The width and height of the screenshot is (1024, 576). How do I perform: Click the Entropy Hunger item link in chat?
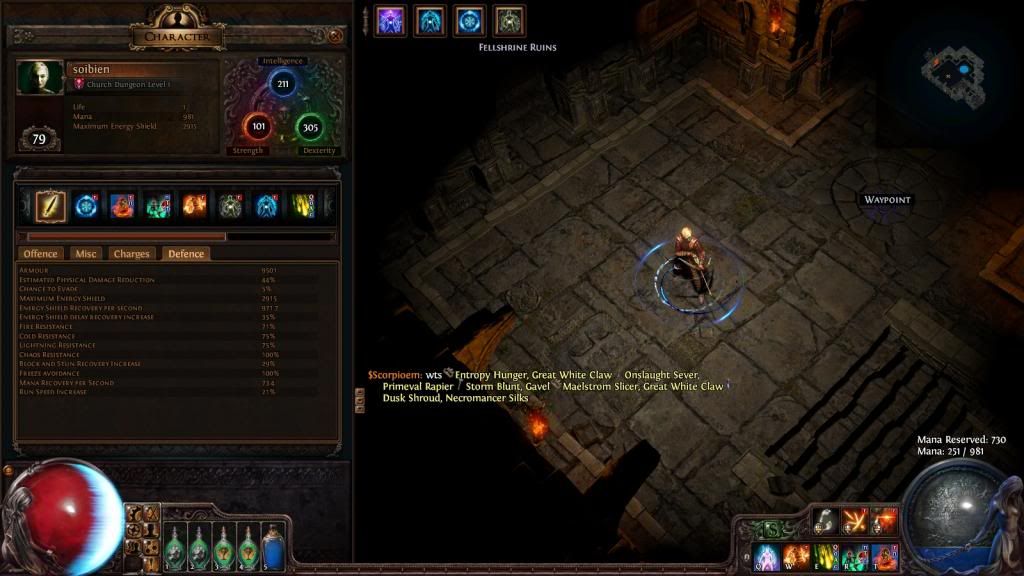pyautogui.click(x=490, y=375)
